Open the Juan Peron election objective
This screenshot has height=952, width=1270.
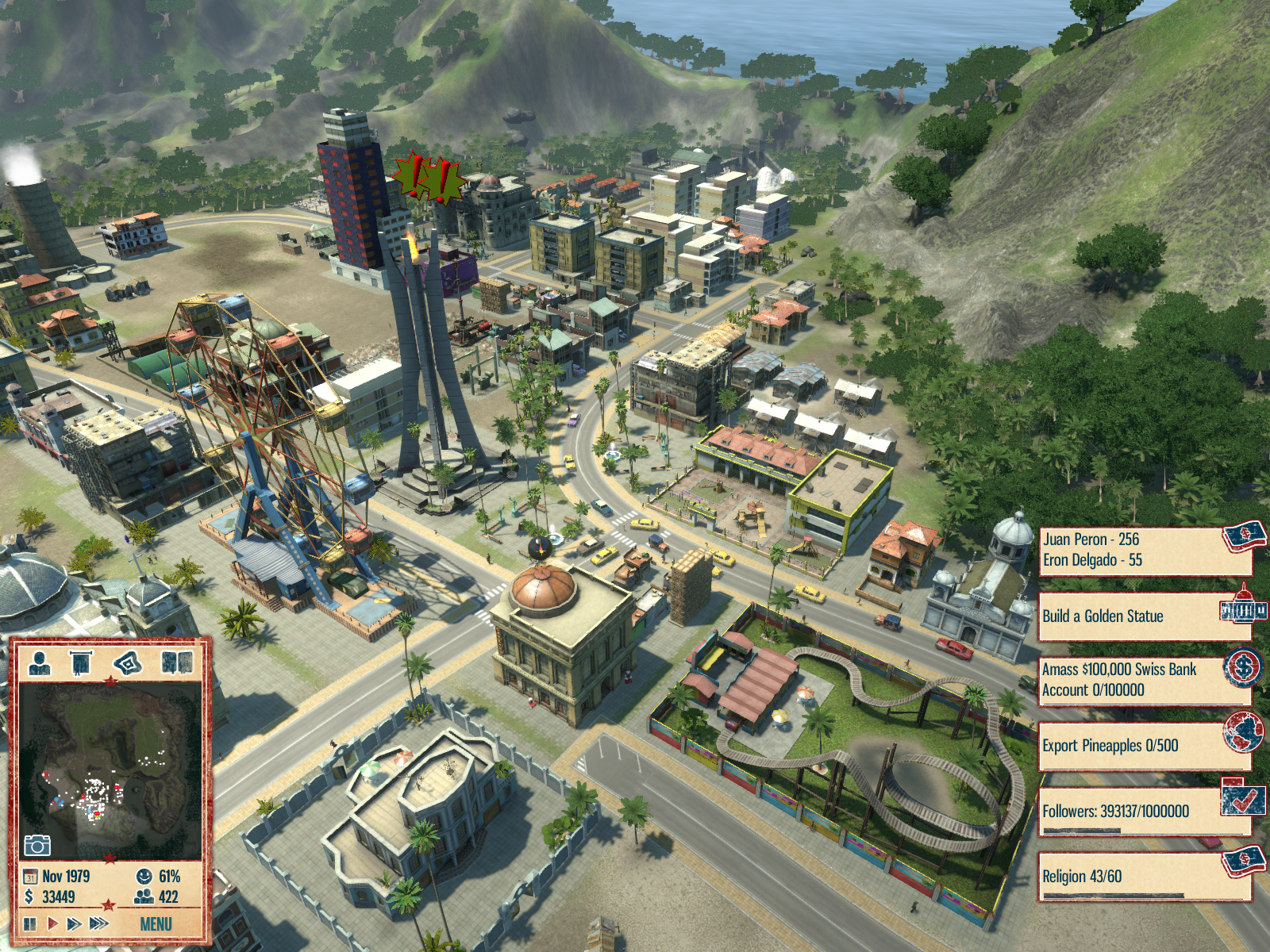(x=1143, y=550)
